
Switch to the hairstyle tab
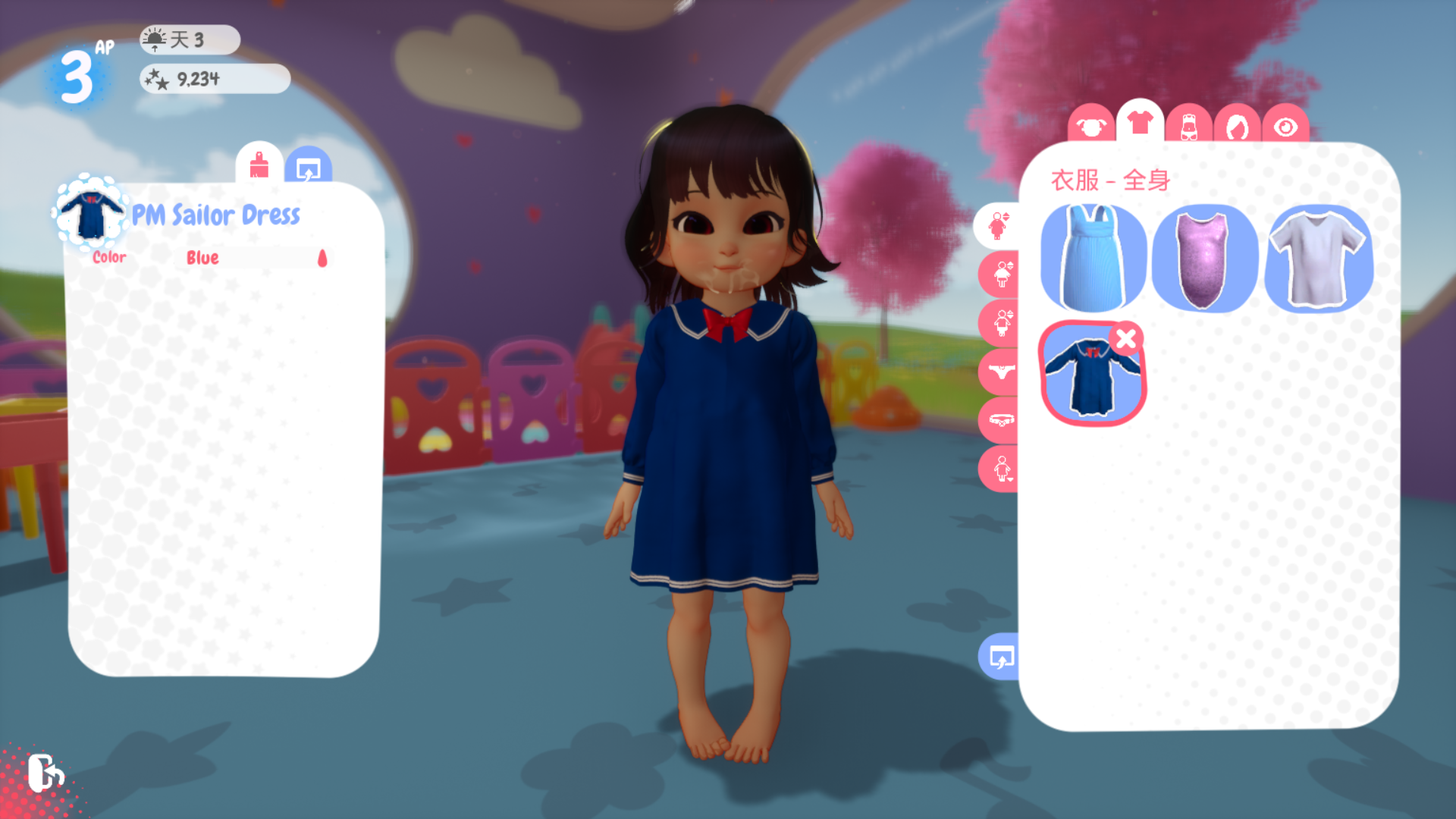[x=1237, y=126]
